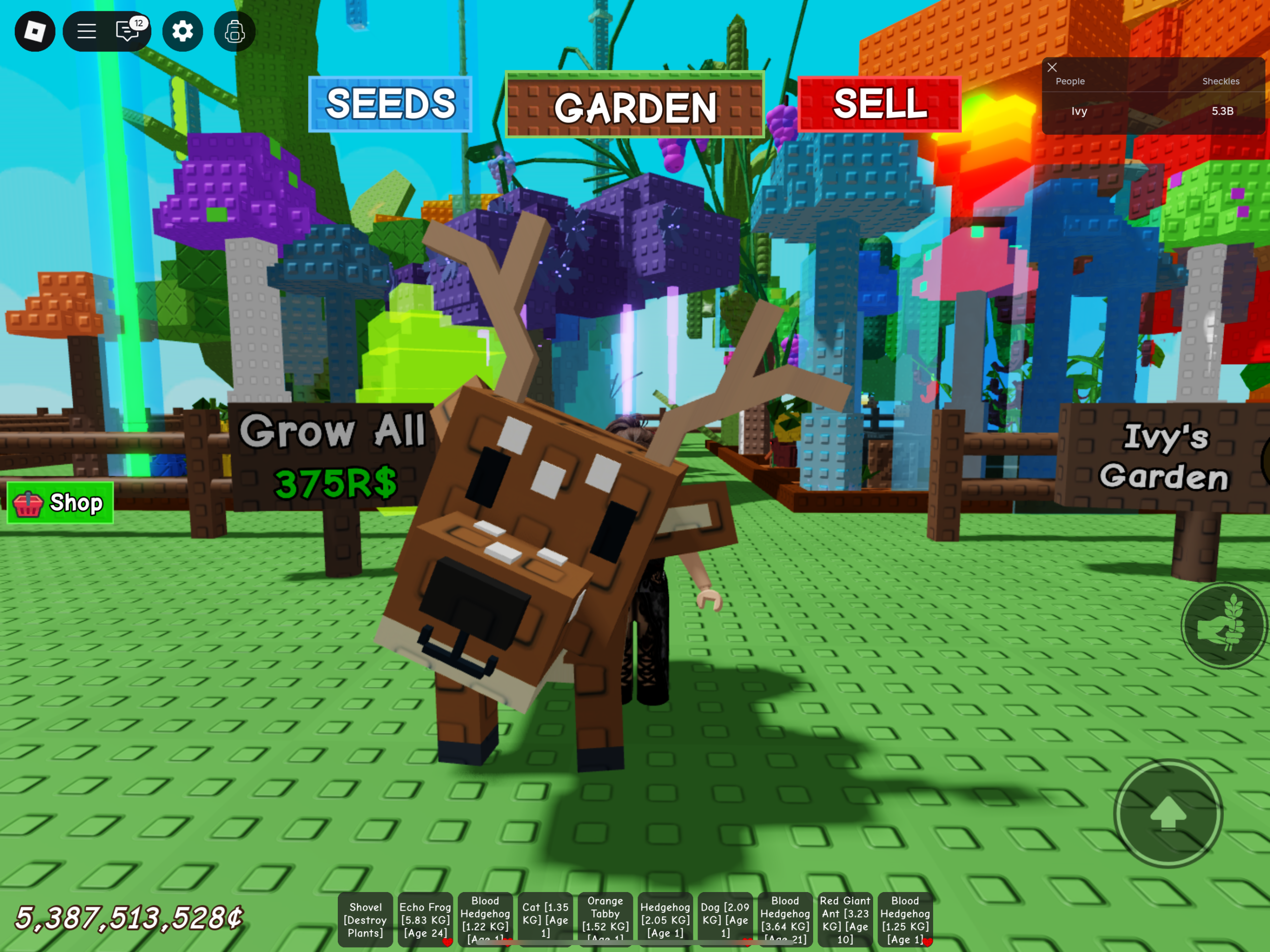Open the backpack inventory icon
This screenshot has height=952, width=1270.
tap(234, 32)
